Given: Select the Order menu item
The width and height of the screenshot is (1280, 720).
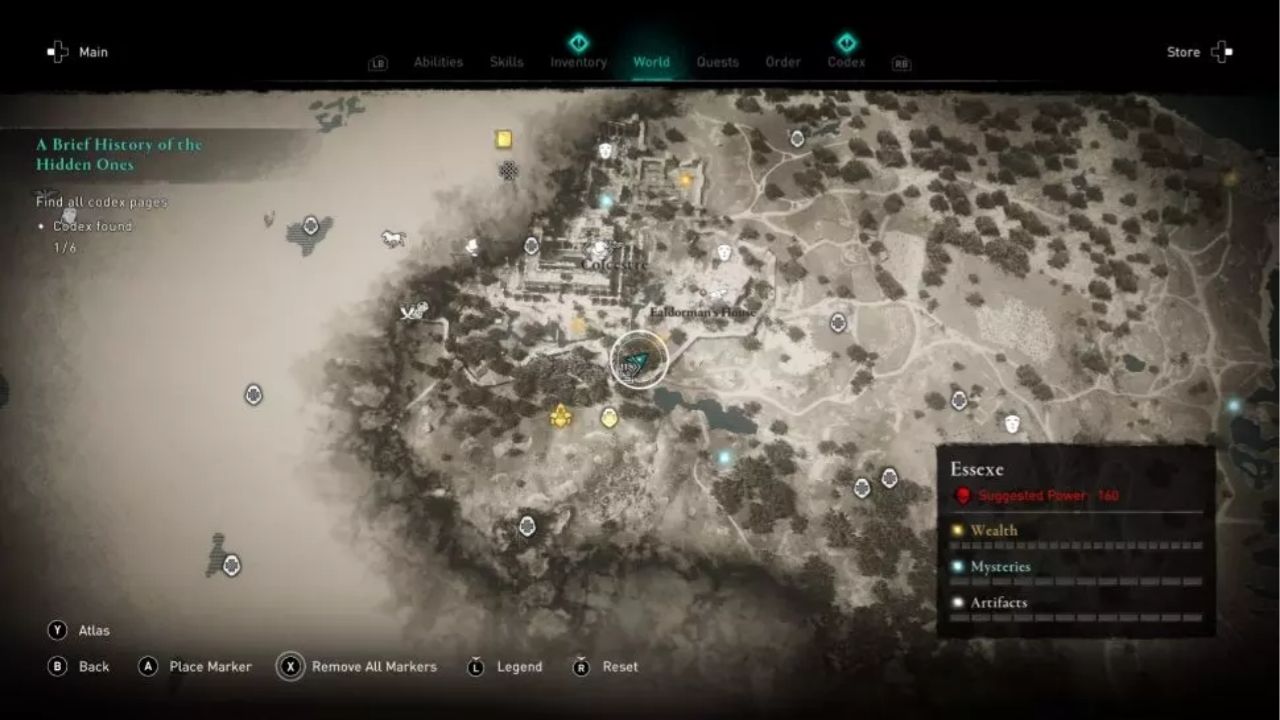Looking at the screenshot, I should pyautogui.click(x=782, y=61).
